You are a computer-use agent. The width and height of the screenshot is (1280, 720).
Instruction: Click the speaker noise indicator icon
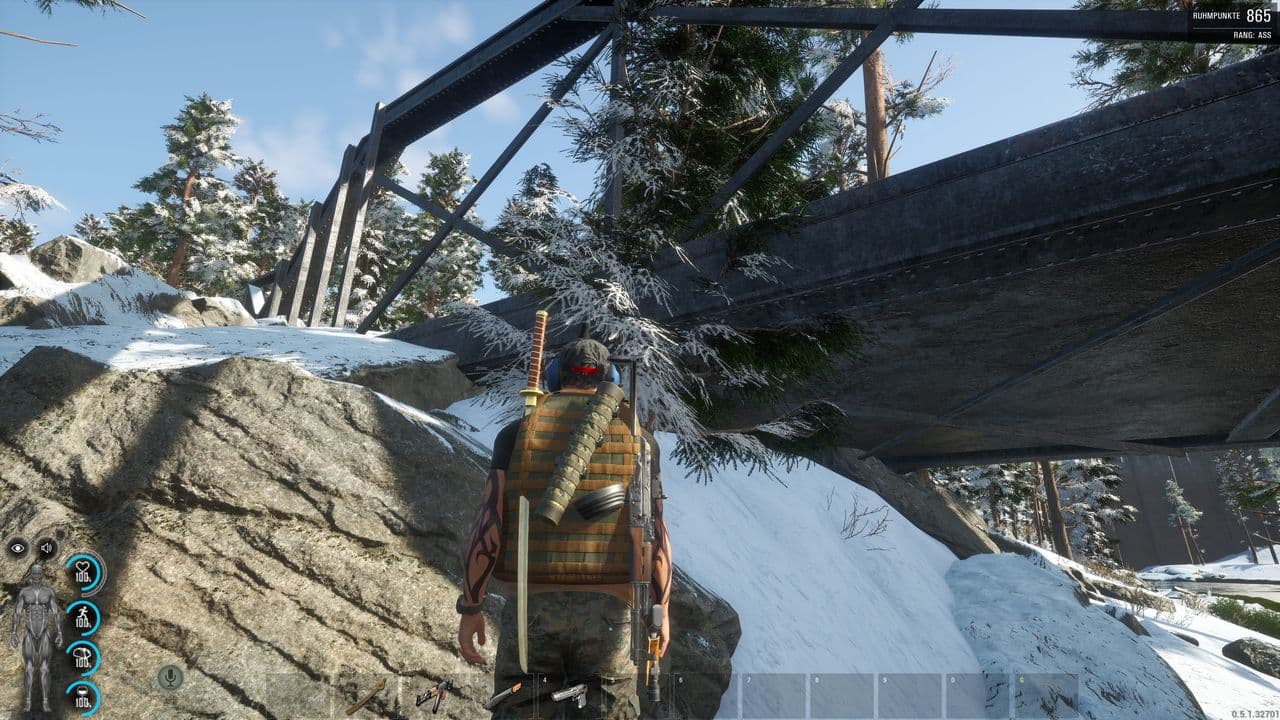(46, 547)
